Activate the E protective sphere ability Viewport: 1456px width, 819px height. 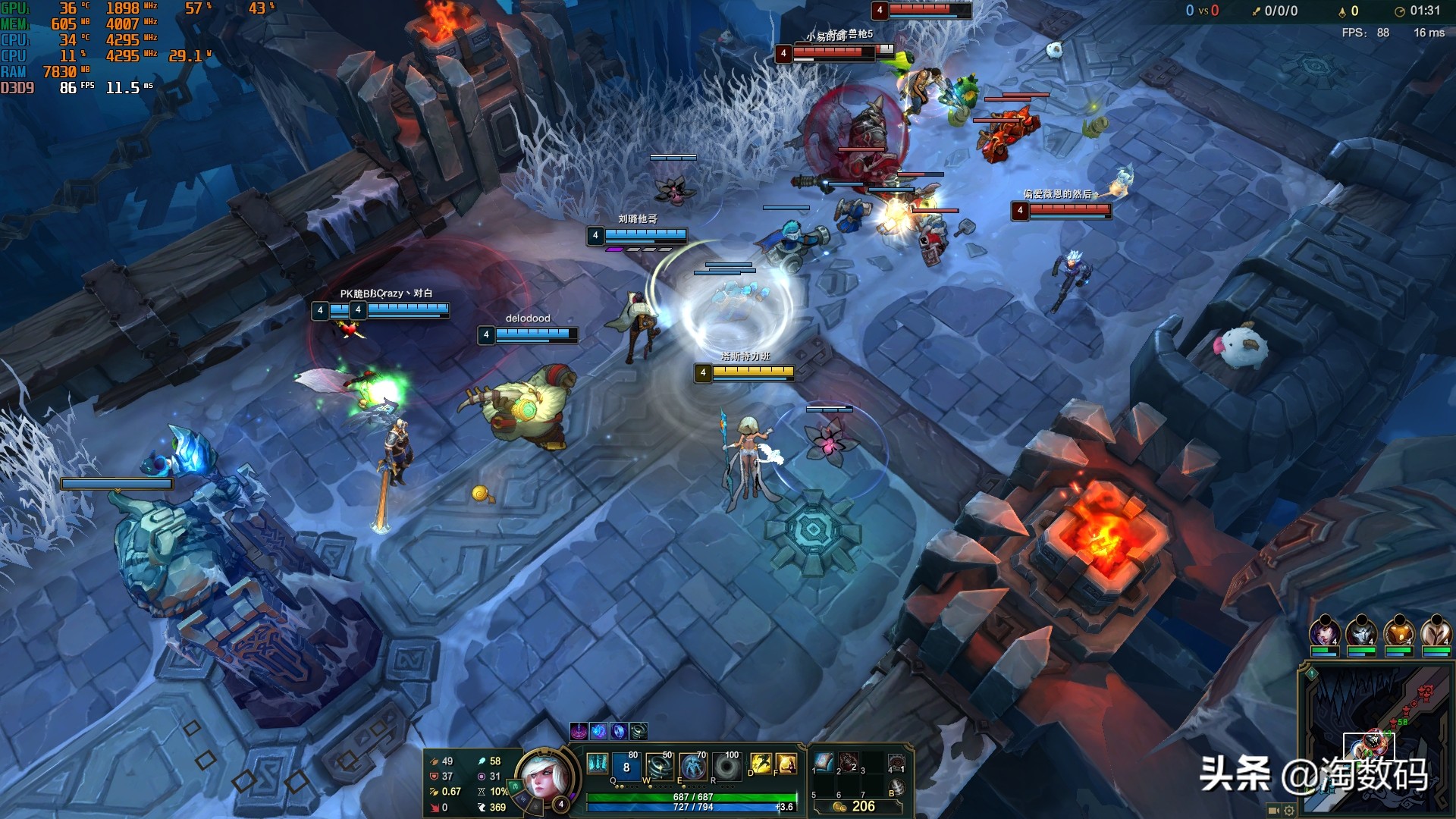point(692,767)
